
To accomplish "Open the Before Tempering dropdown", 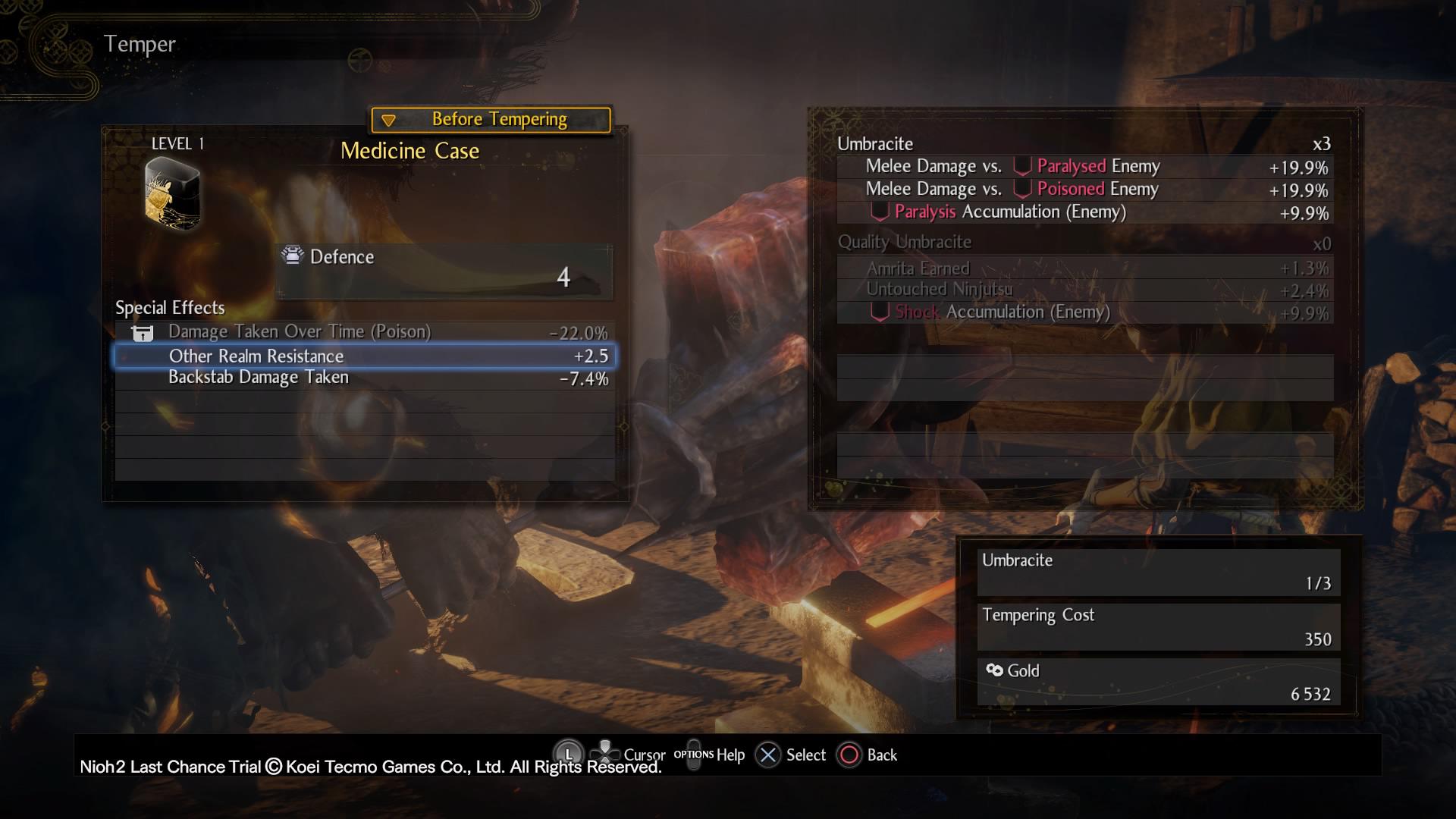I will pyautogui.click(x=489, y=118).
